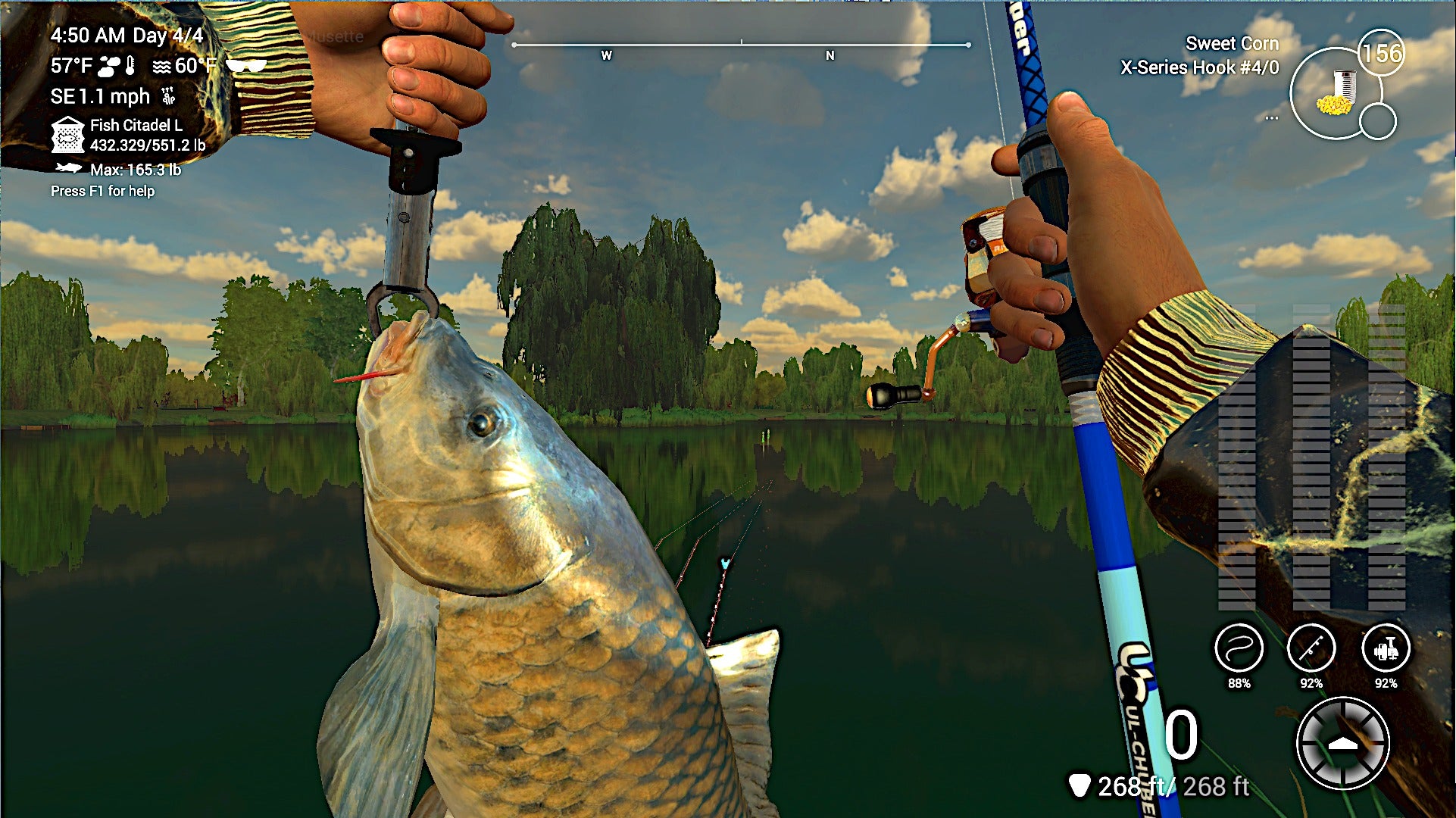The height and width of the screenshot is (818, 1456).
Task: Toggle the cast power arrow indicator
Action: (x=1343, y=742)
